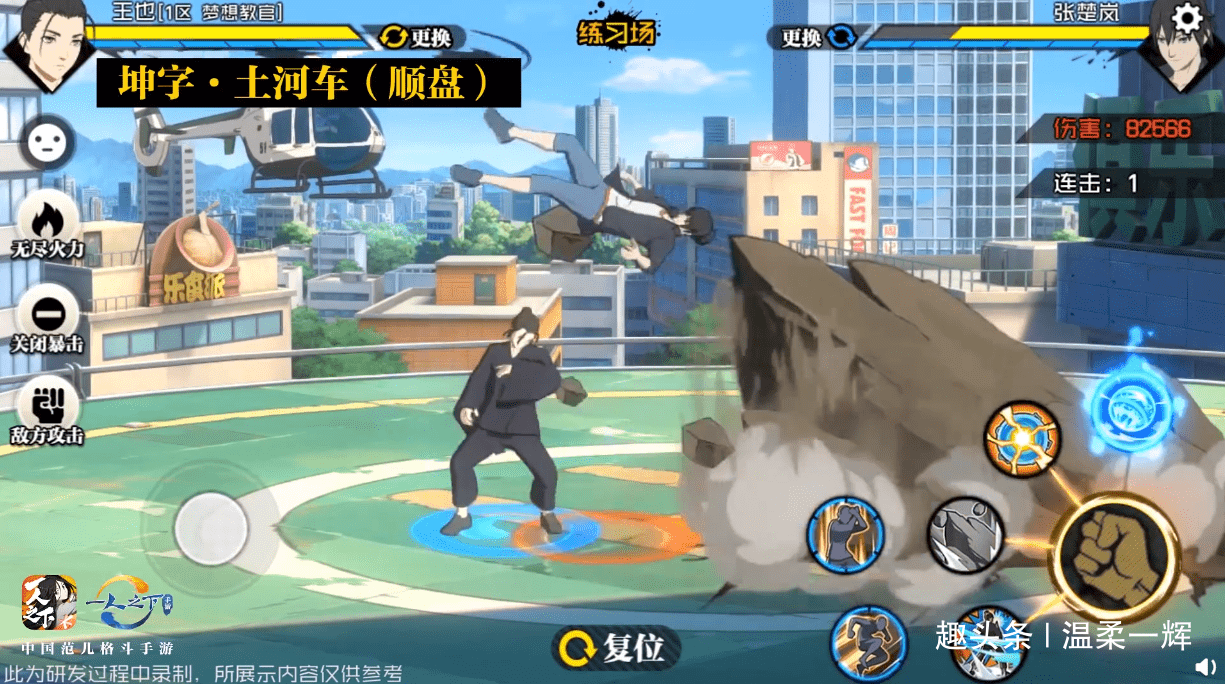Viewport: 1225px width, 684px height.
Task: Tap the virtual joystick knob
Action: [x=210, y=529]
